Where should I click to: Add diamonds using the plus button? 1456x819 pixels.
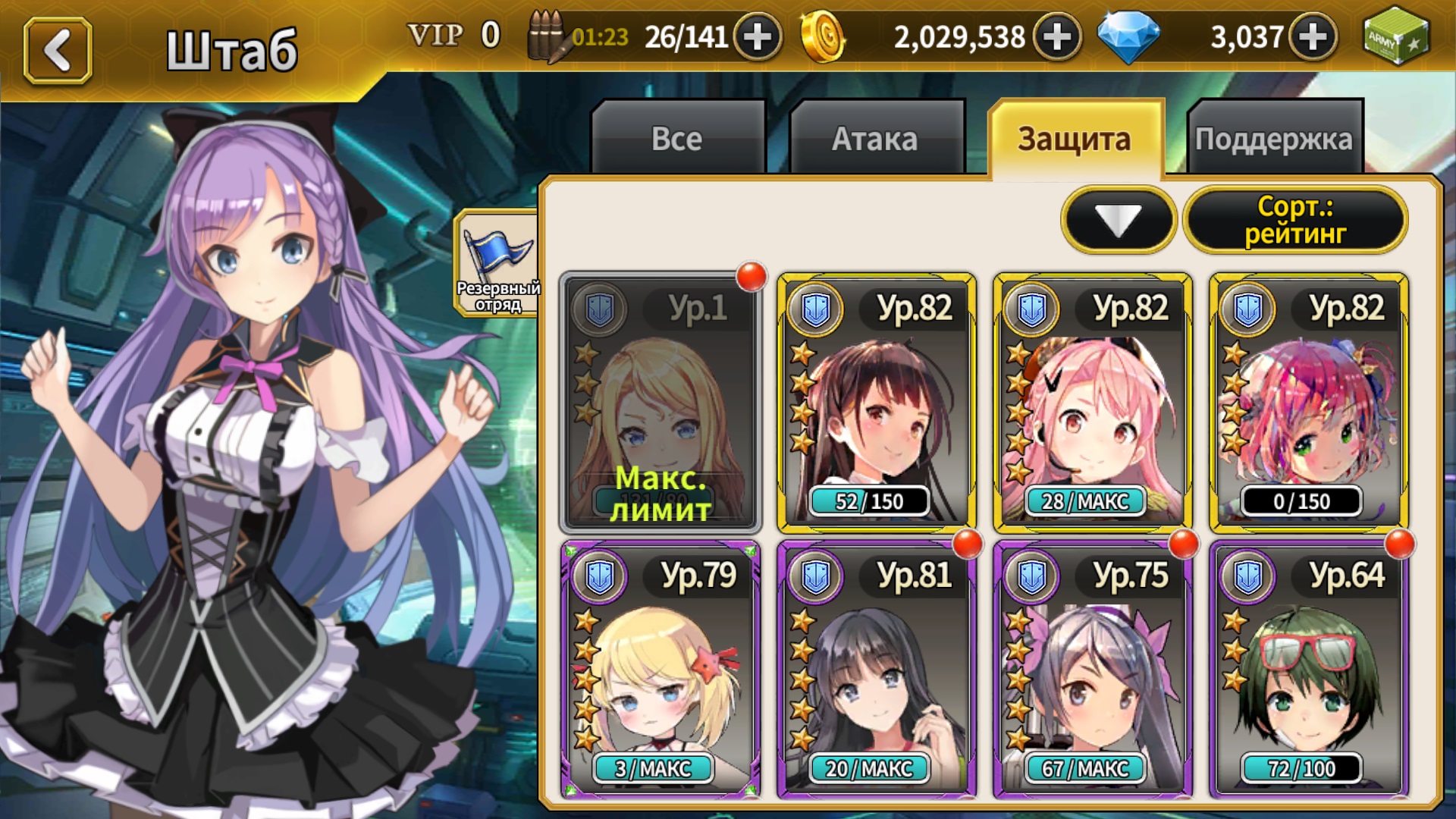point(1313,36)
